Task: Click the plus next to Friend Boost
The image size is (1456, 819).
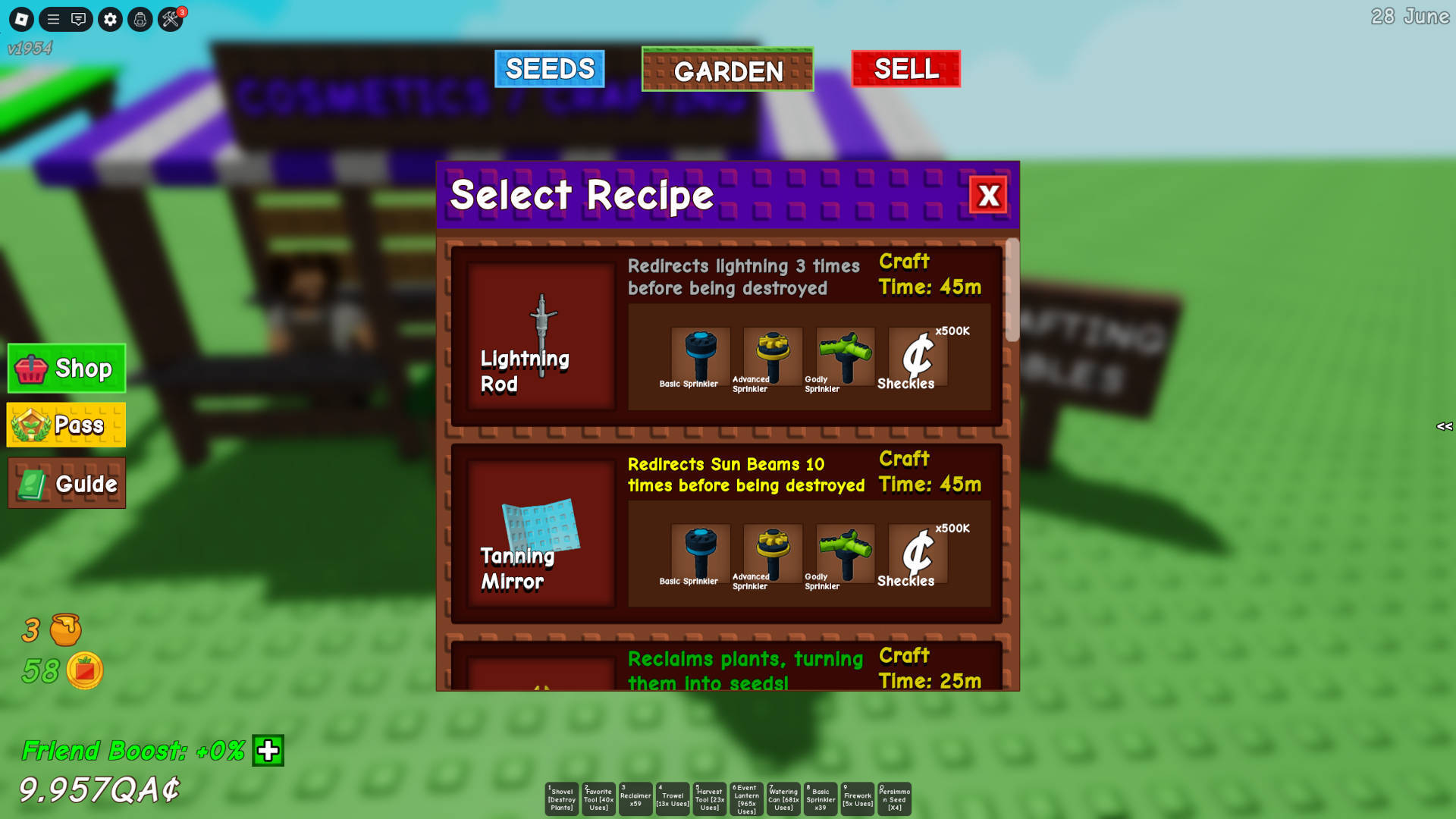Action: [267, 752]
